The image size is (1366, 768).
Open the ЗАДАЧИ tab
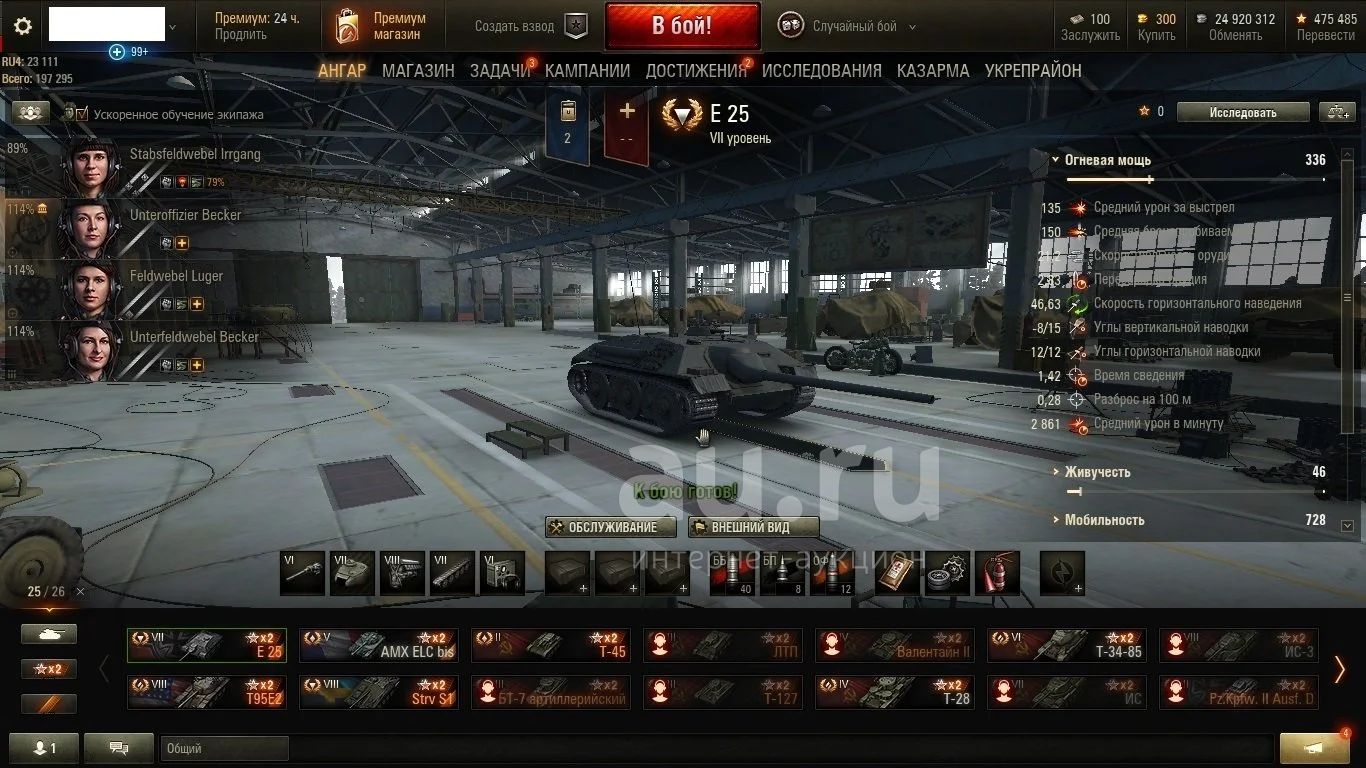coord(500,71)
